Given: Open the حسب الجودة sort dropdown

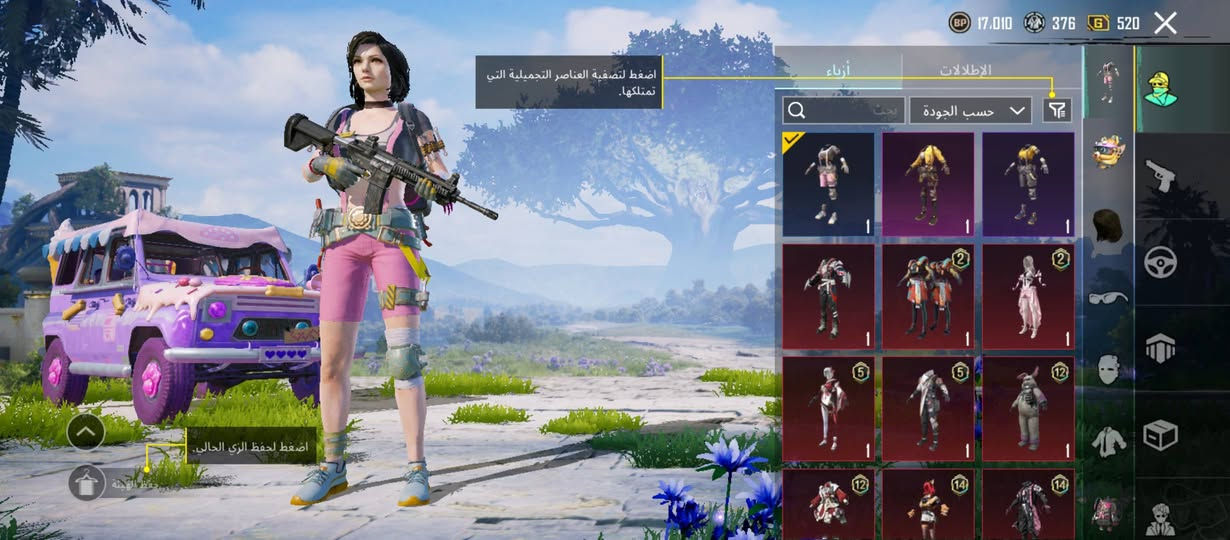Looking at the screenshot, I should click(970, 110).
